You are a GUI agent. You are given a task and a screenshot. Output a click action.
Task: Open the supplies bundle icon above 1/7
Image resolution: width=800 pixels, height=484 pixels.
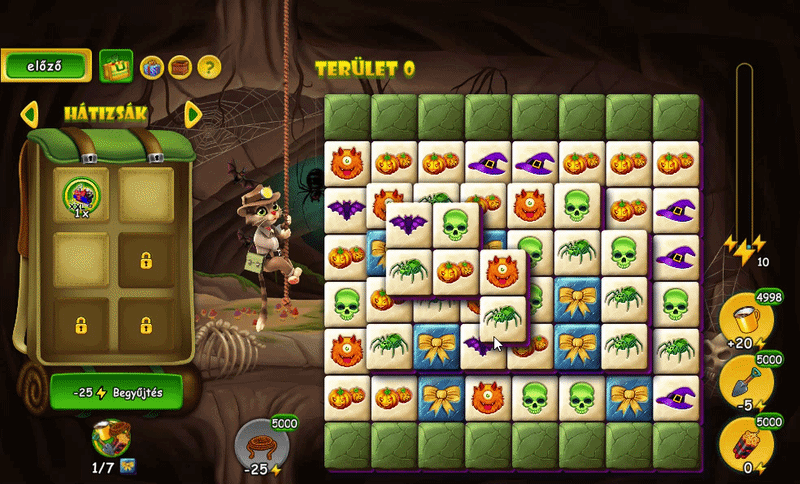110,437
